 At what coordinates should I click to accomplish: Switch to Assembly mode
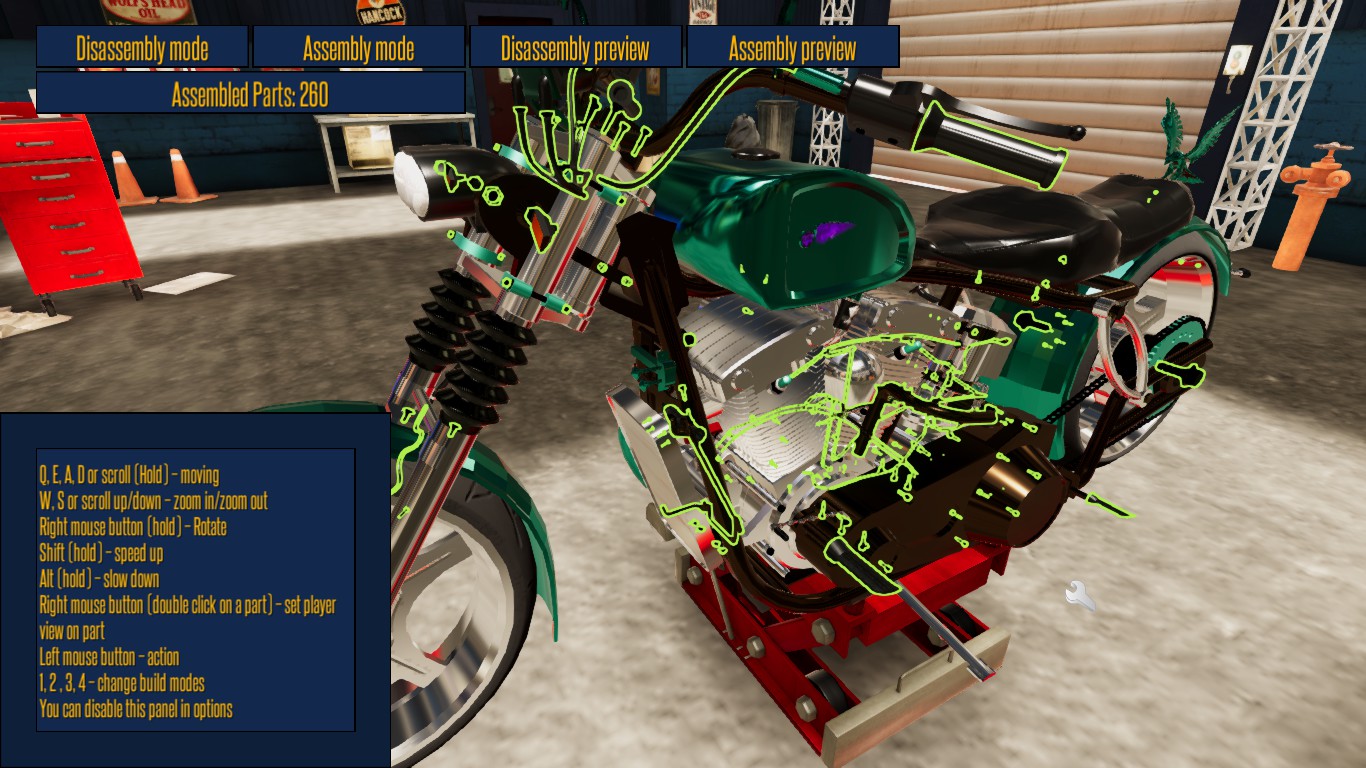pos(358,46)
